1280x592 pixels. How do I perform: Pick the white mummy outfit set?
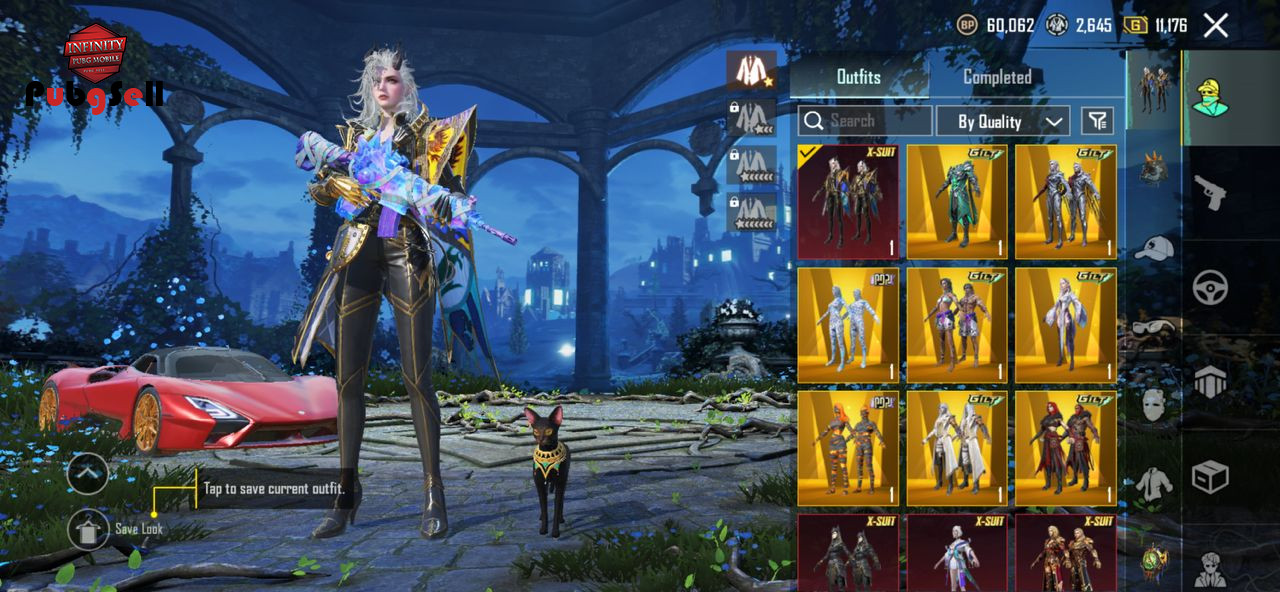[x=848, y=325]
